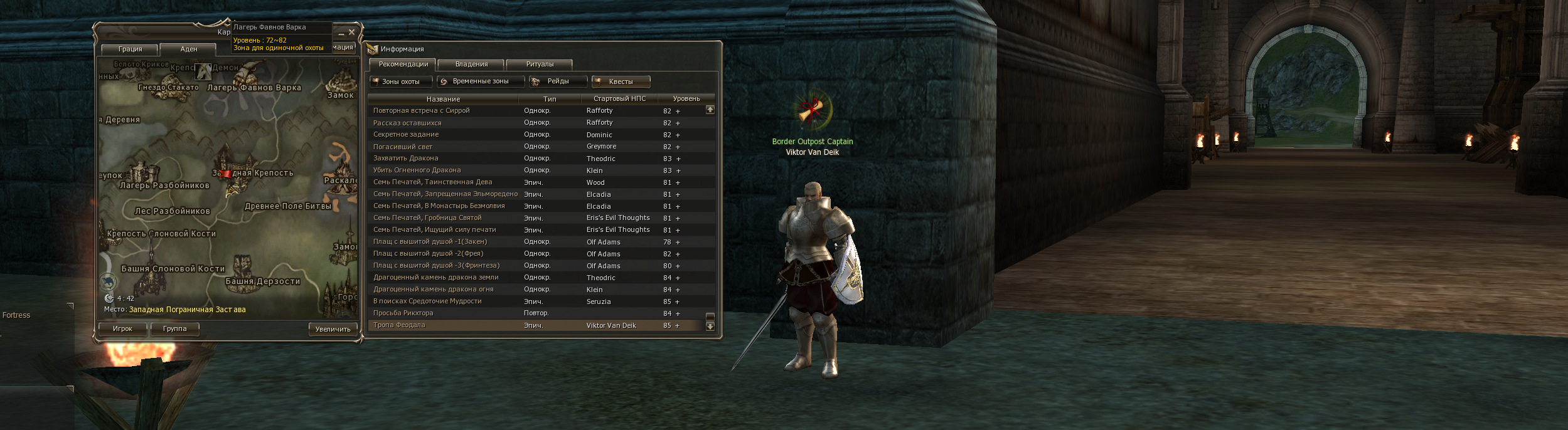Open the Рейды list

pos(558,81)
